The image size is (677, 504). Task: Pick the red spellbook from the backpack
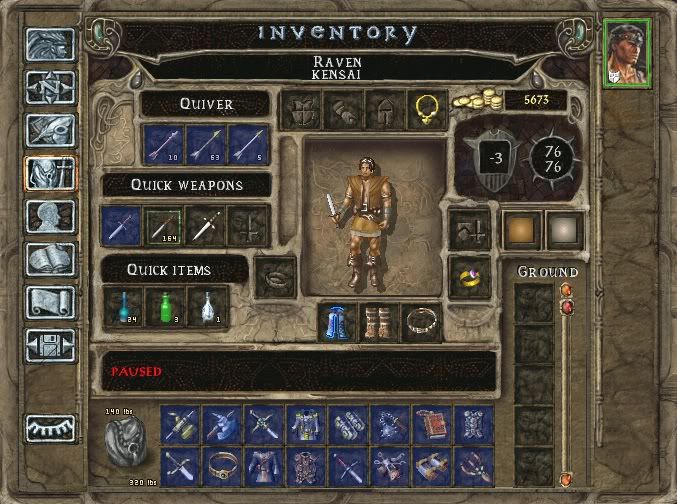[x=431, y=423]
